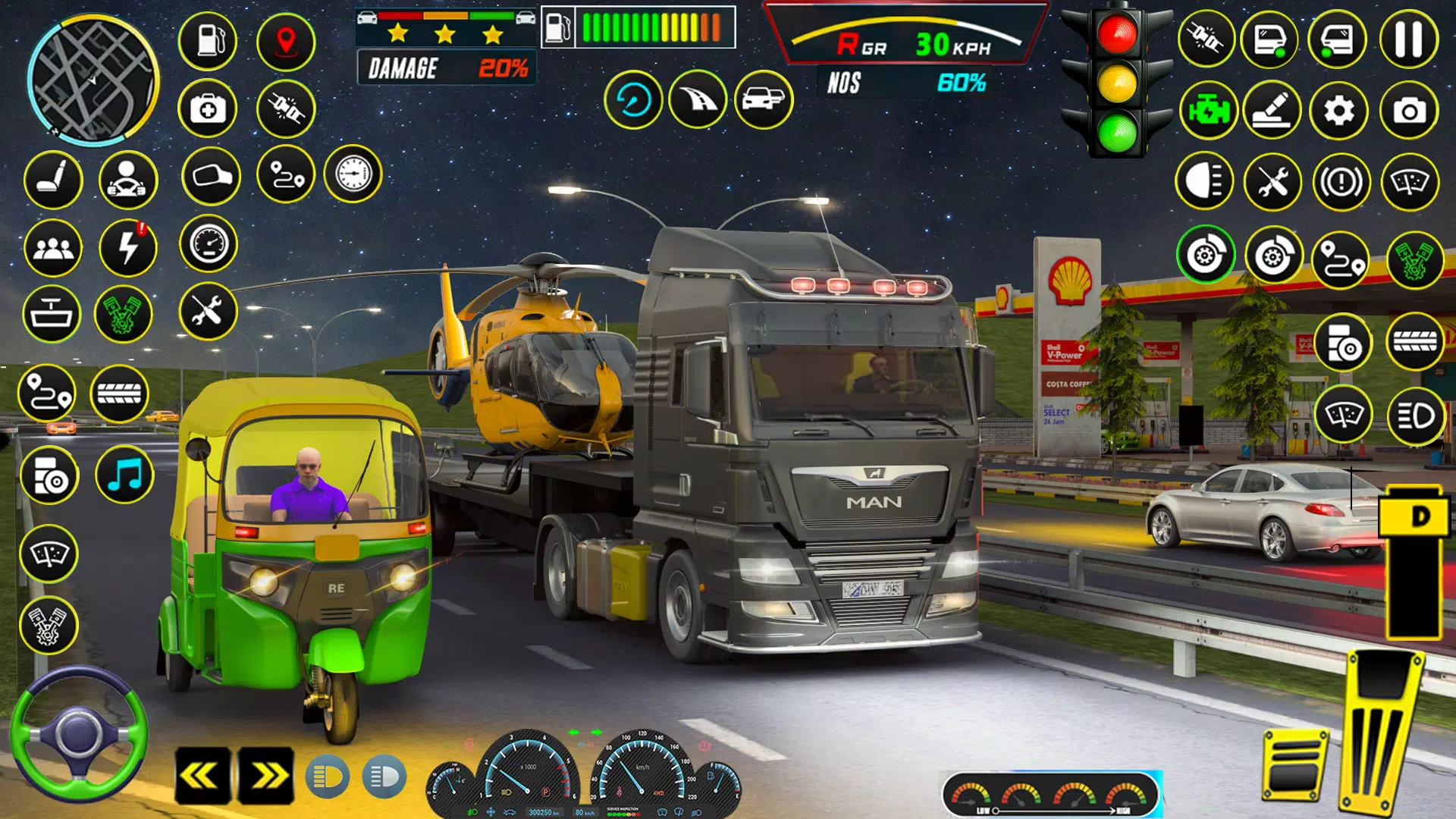Select the green engine icon button
The image size is (1456, 819).
click(1209, 111)
